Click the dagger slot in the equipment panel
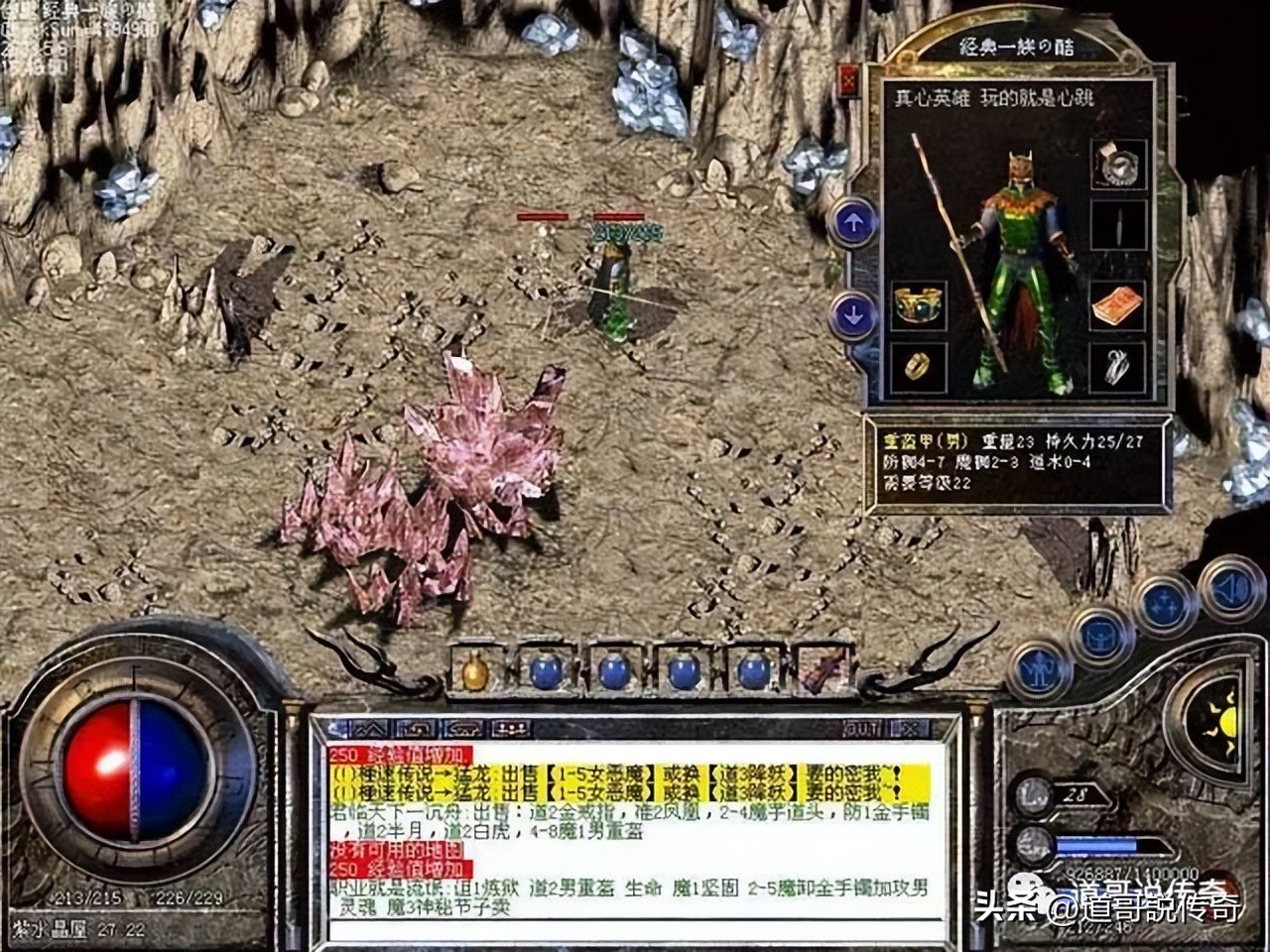The height and width of the screenshot is (952, 1270). (1119, 225)
